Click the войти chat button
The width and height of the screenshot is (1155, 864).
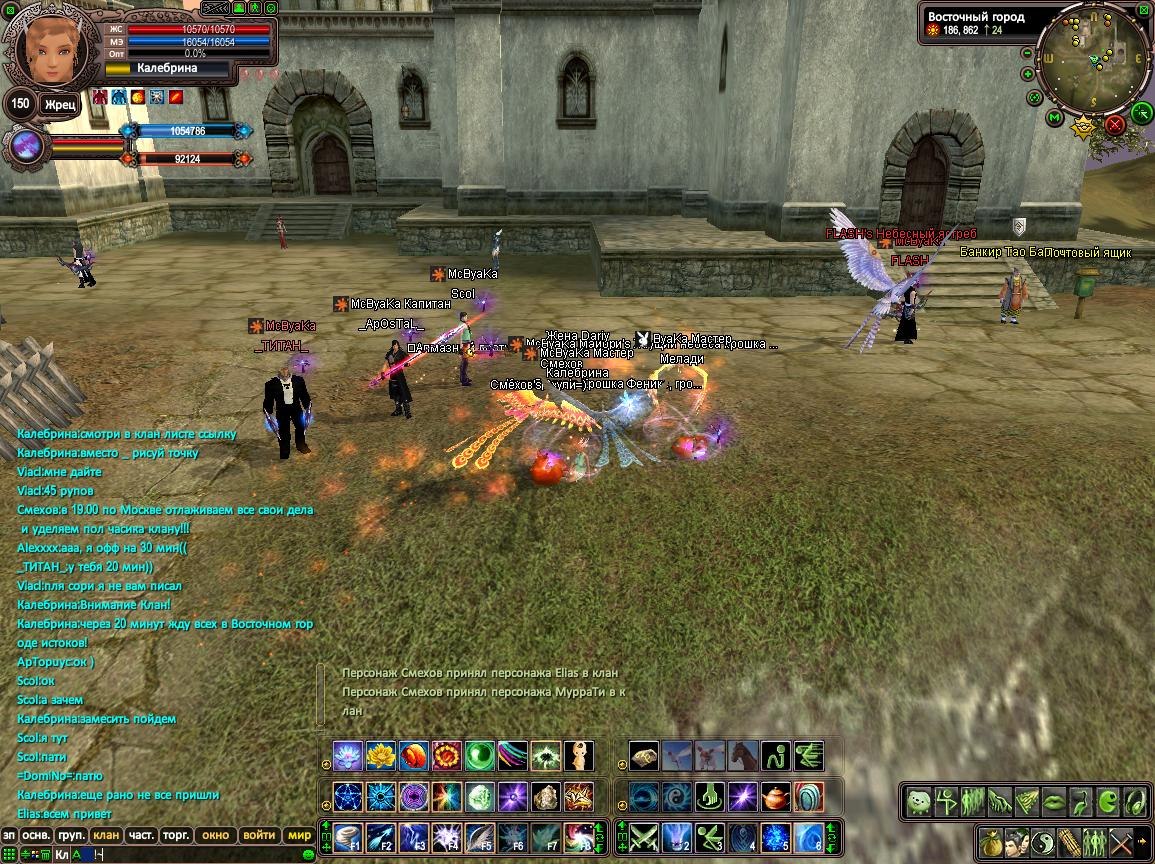point(259,835)
